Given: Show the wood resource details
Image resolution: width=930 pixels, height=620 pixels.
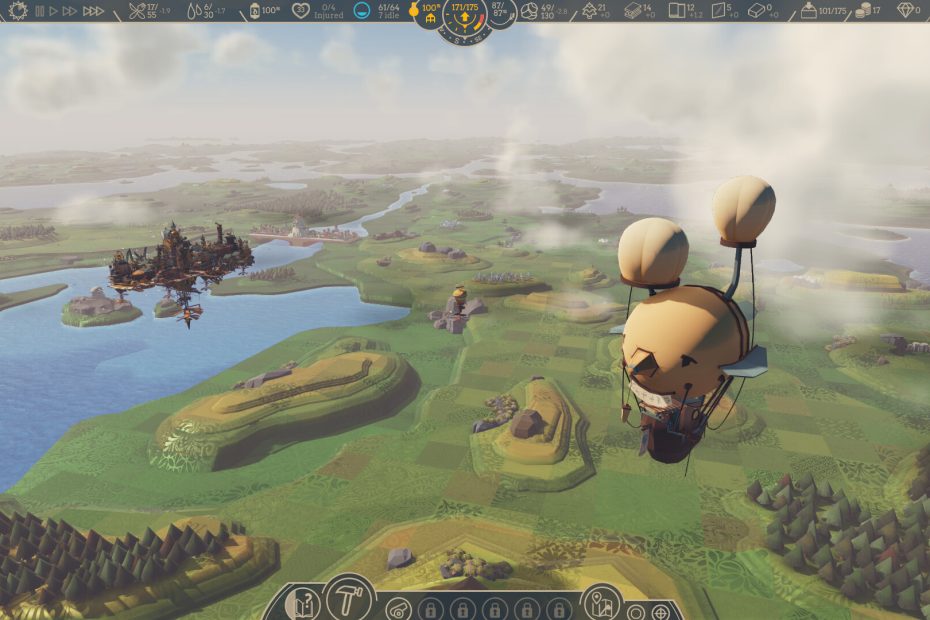Looking at the screenshot, I should tap(588, 11).
